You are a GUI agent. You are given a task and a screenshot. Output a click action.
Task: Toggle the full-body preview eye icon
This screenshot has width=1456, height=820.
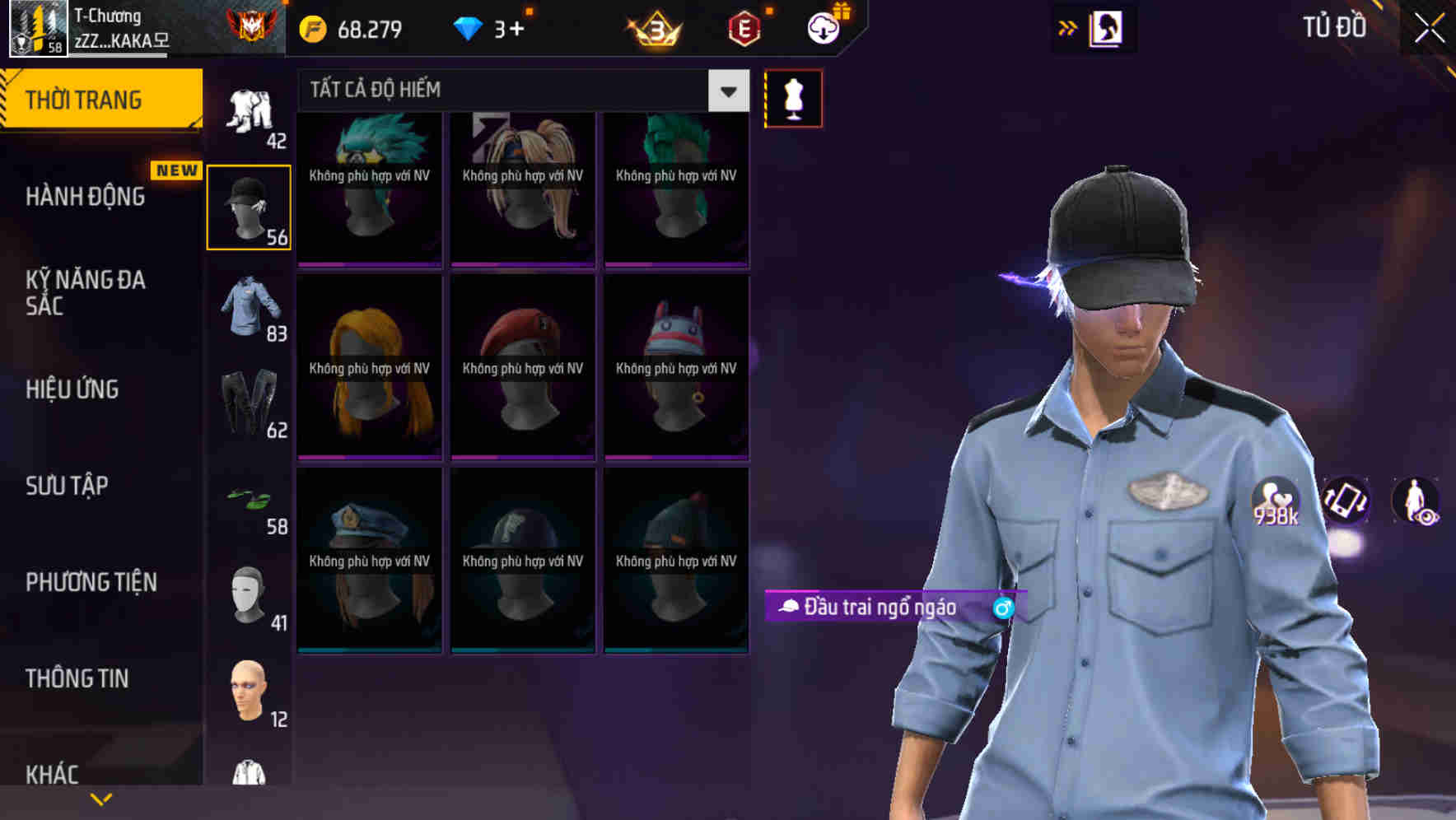point(1415,502)
